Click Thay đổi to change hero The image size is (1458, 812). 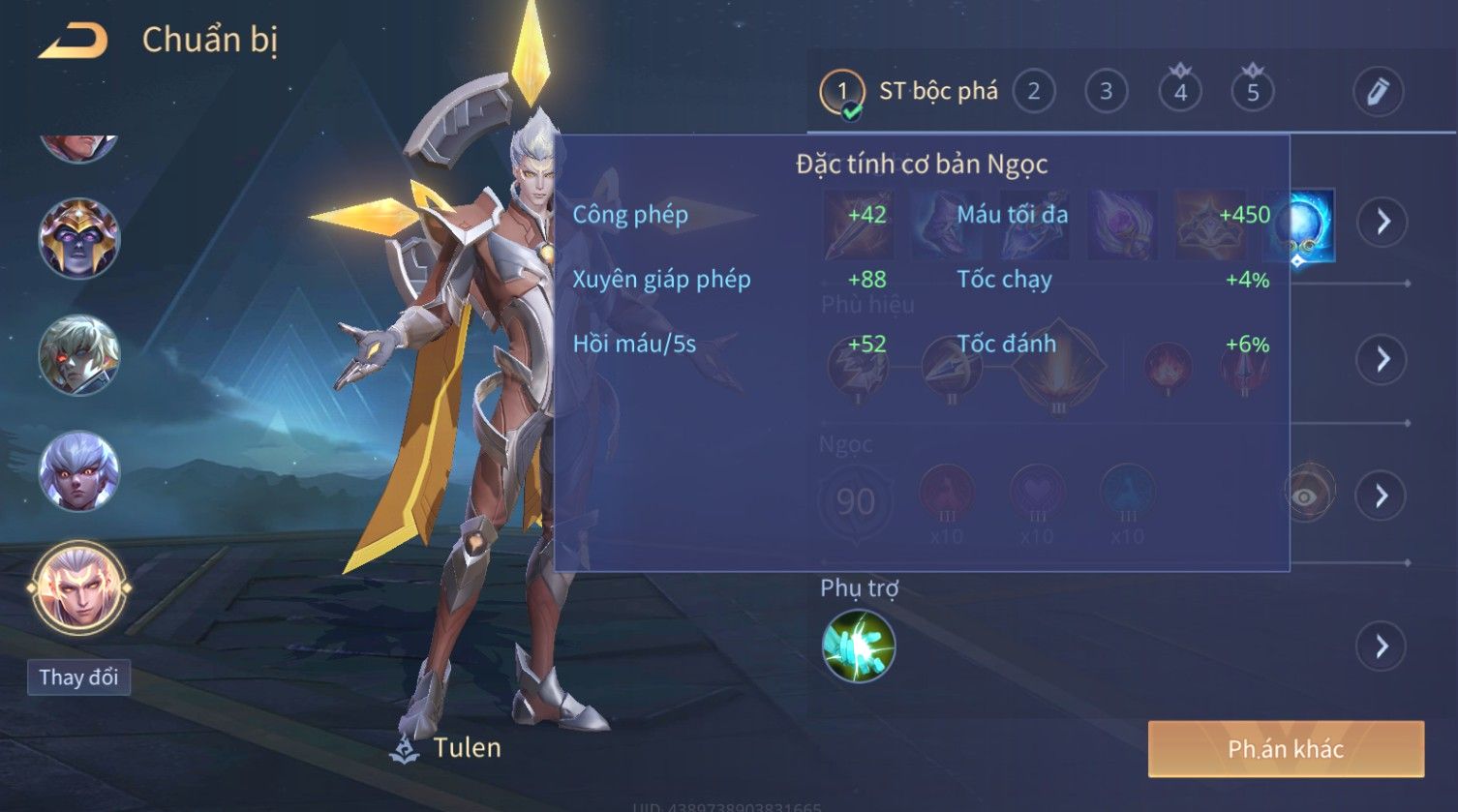(78, 677)
